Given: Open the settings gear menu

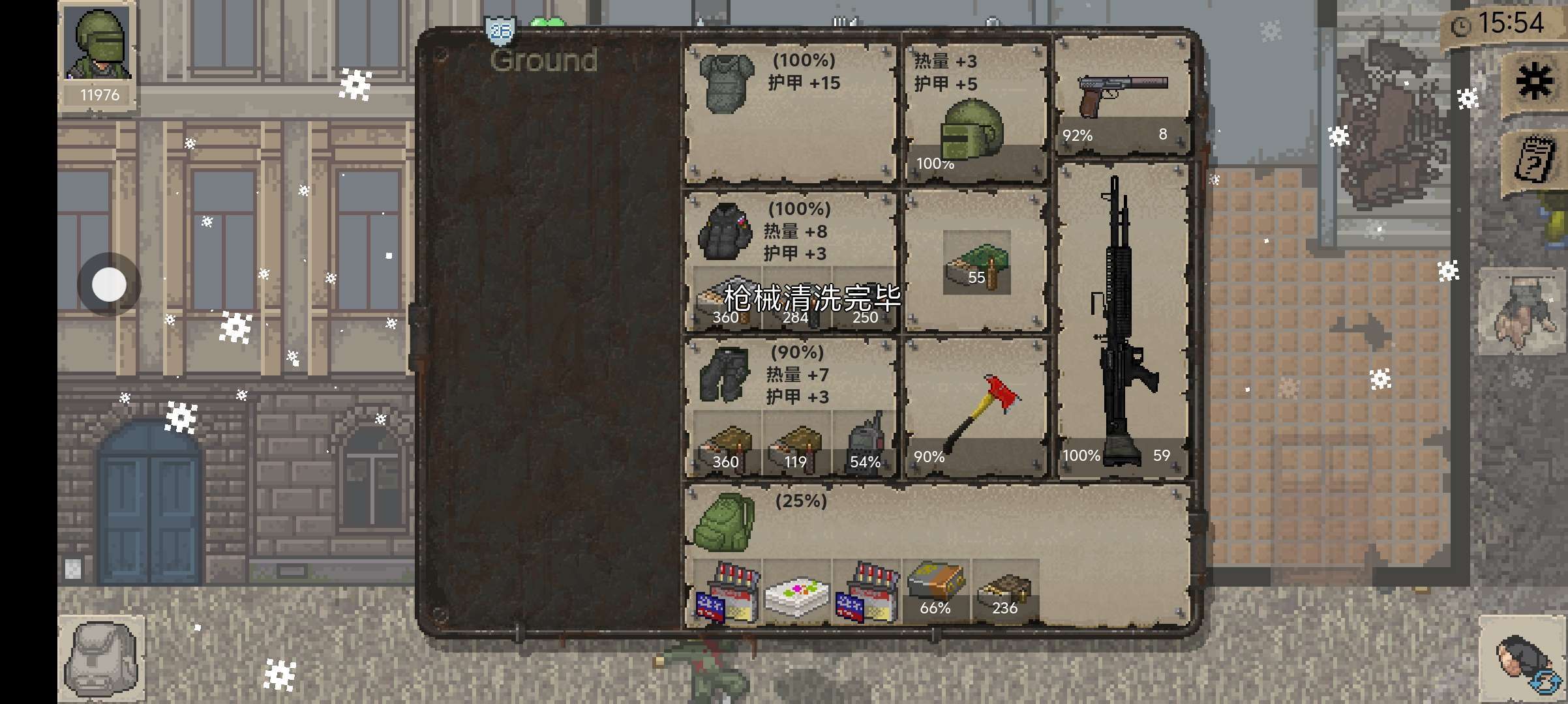Looking at the screenshot, I should 1534,83.
